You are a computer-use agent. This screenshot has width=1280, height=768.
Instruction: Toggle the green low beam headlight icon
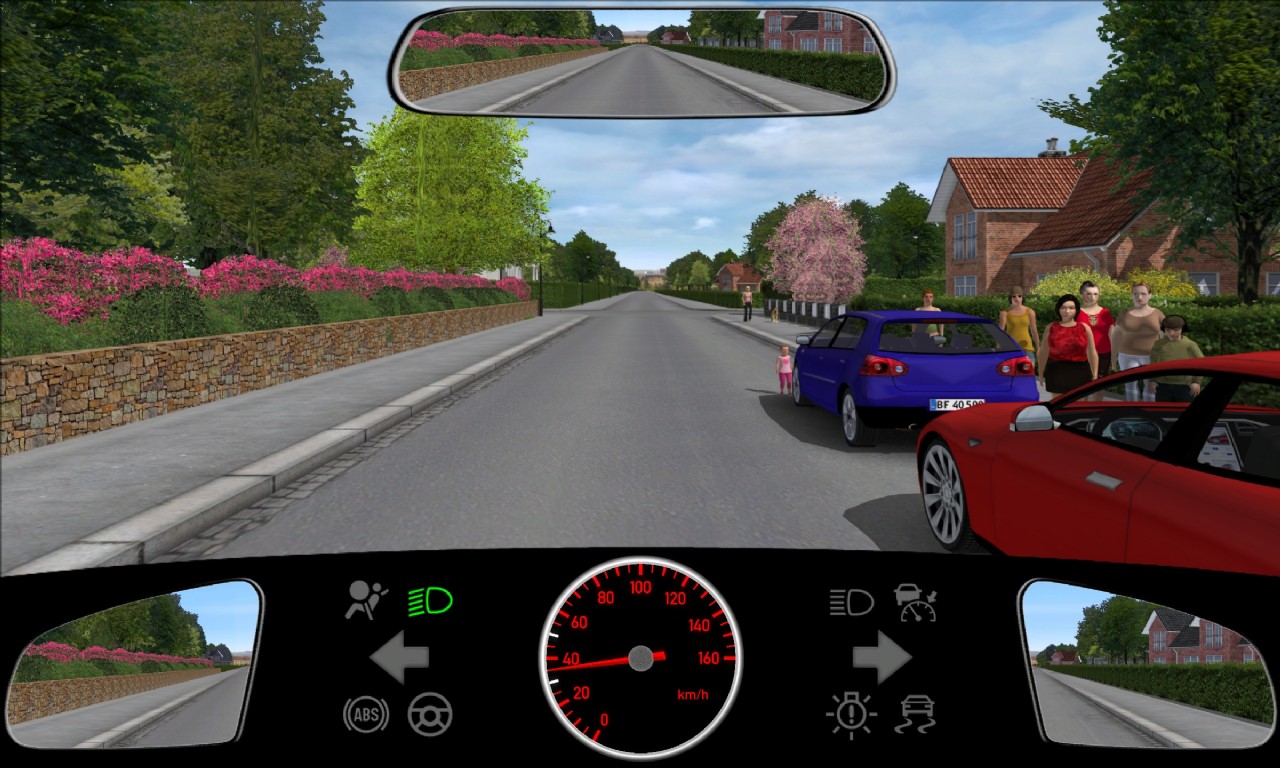tap(430, 601)
